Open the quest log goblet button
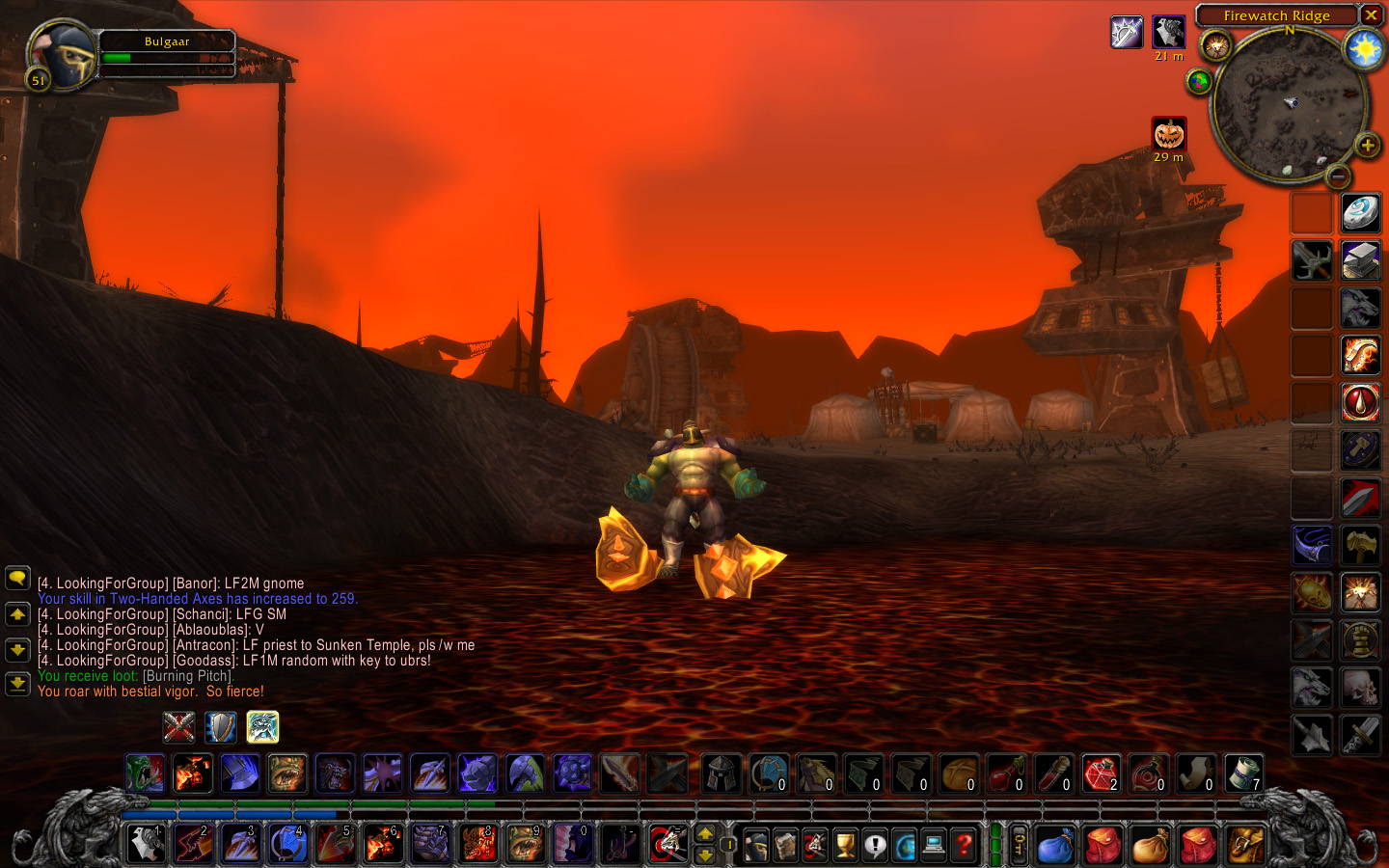 [845, 845]
